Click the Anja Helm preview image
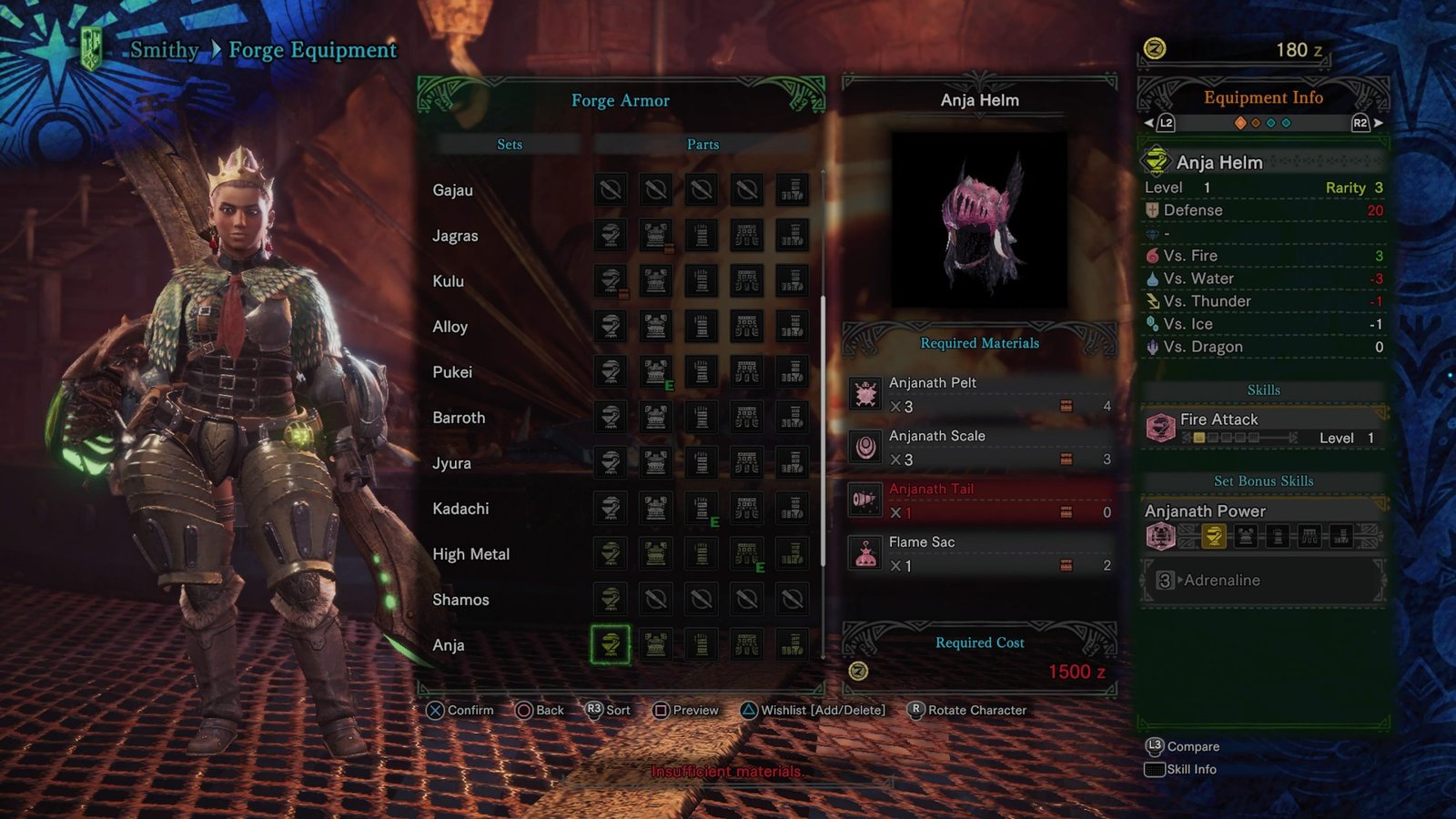 [979, 220]
